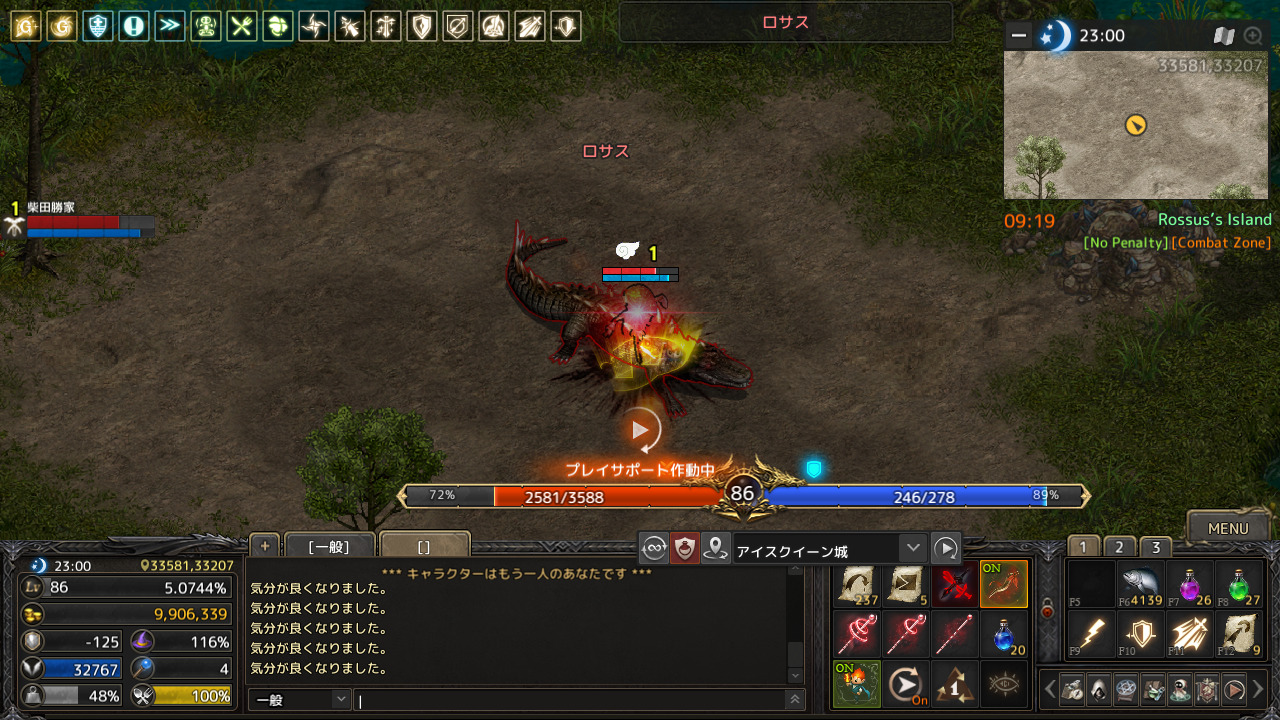Toggle the play support auto-play button
Screen dimensions: 1280x720
click(x=641, y=430)
